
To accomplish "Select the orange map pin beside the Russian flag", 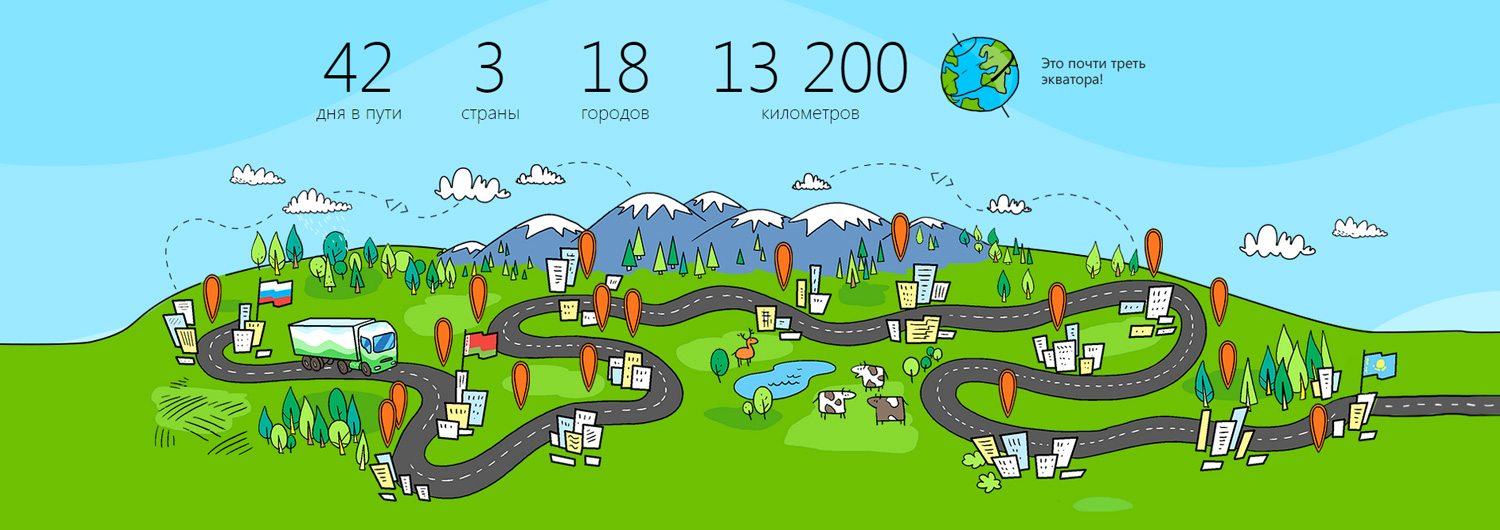I will 212,295.
